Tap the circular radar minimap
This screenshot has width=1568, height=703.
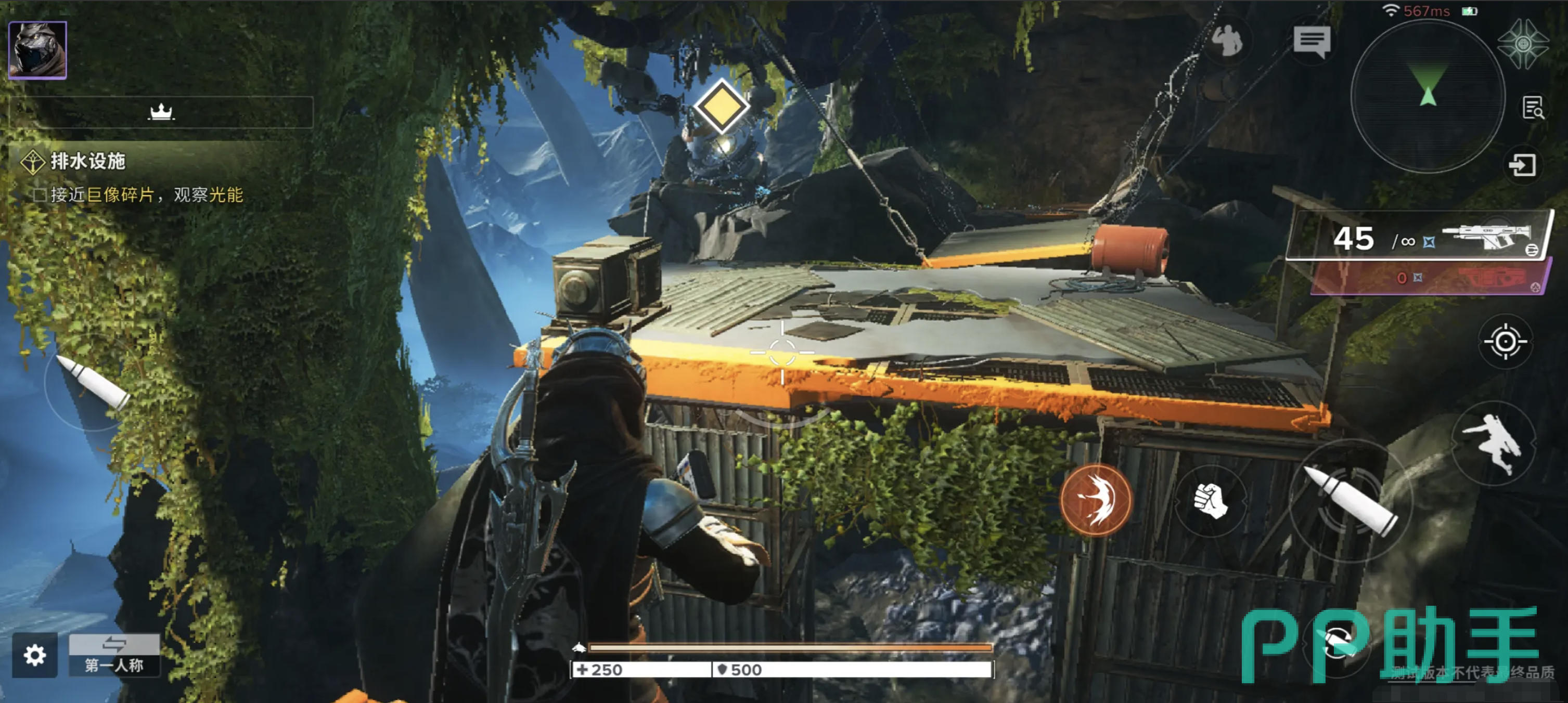click(x=1428, y=96)
